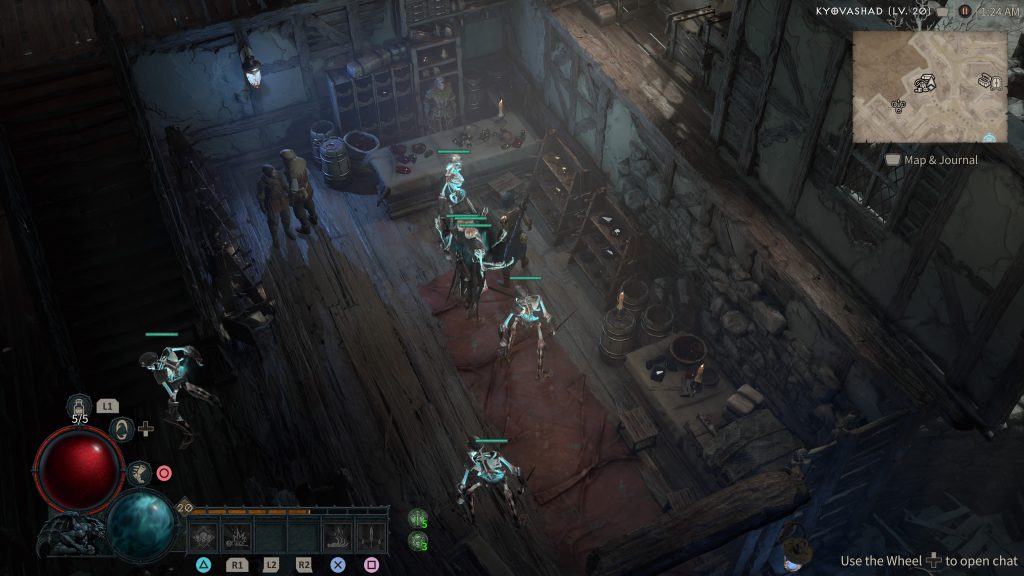Select the horse mount icon
Screen dimensions: 1024x576
pos(139,472)
